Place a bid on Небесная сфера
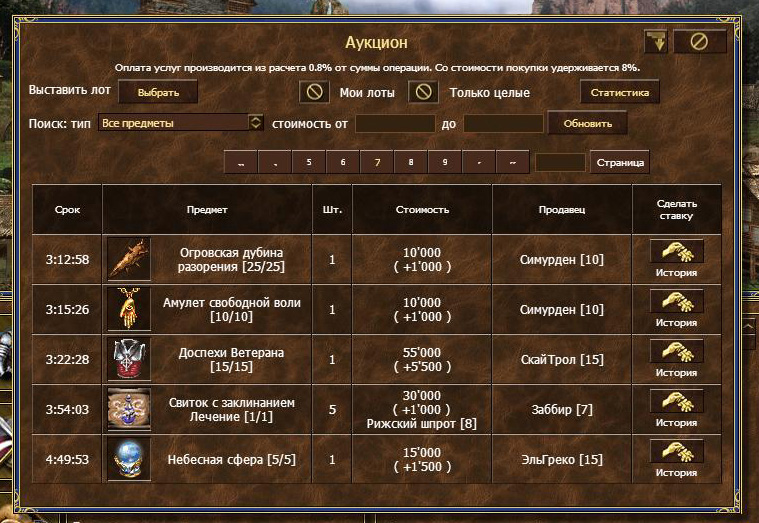The width and height of the screenshot is (759, 523). tap(676, 452)
